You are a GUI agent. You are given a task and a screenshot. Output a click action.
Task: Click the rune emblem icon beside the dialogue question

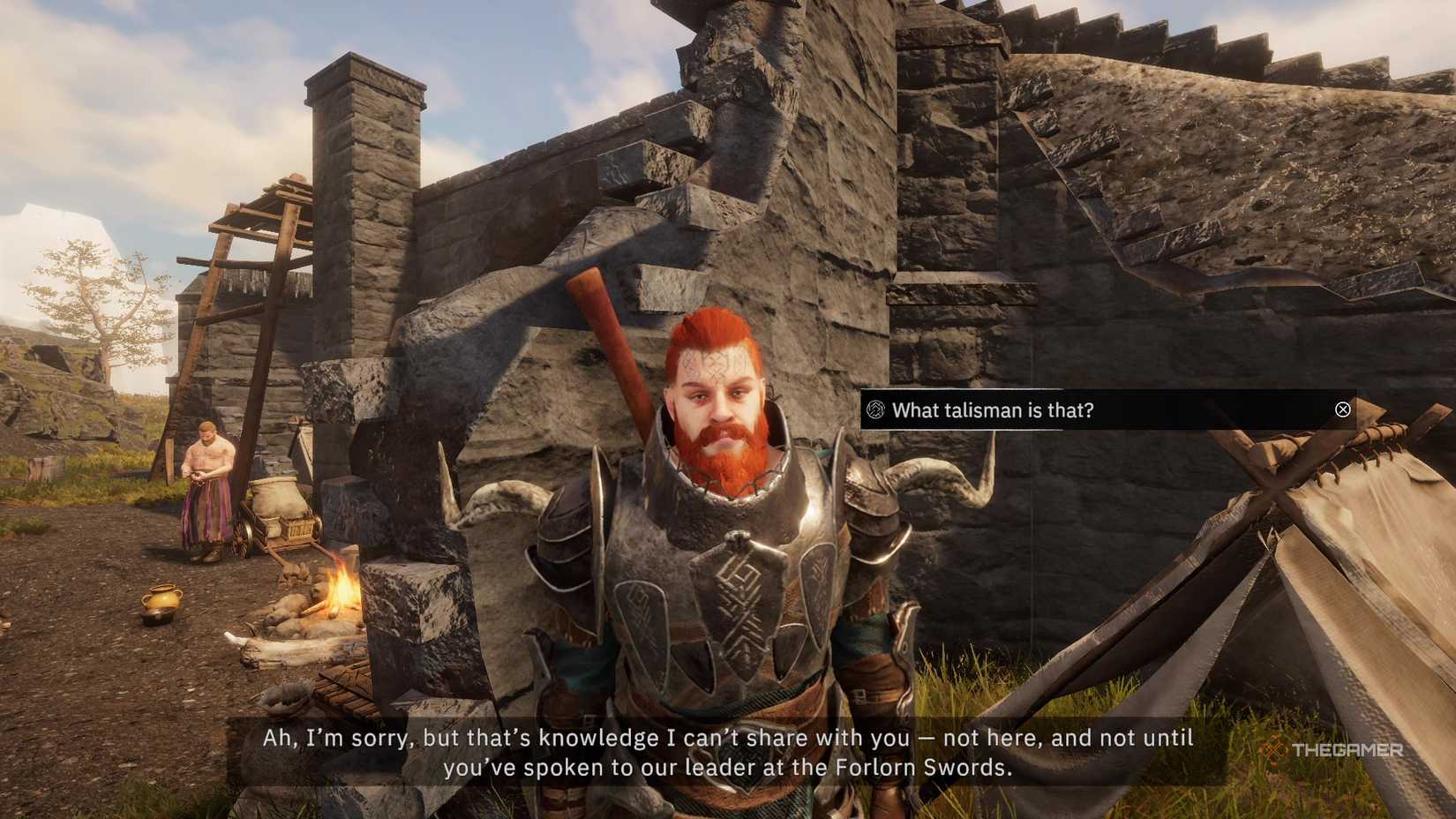[x=874, y=409]
